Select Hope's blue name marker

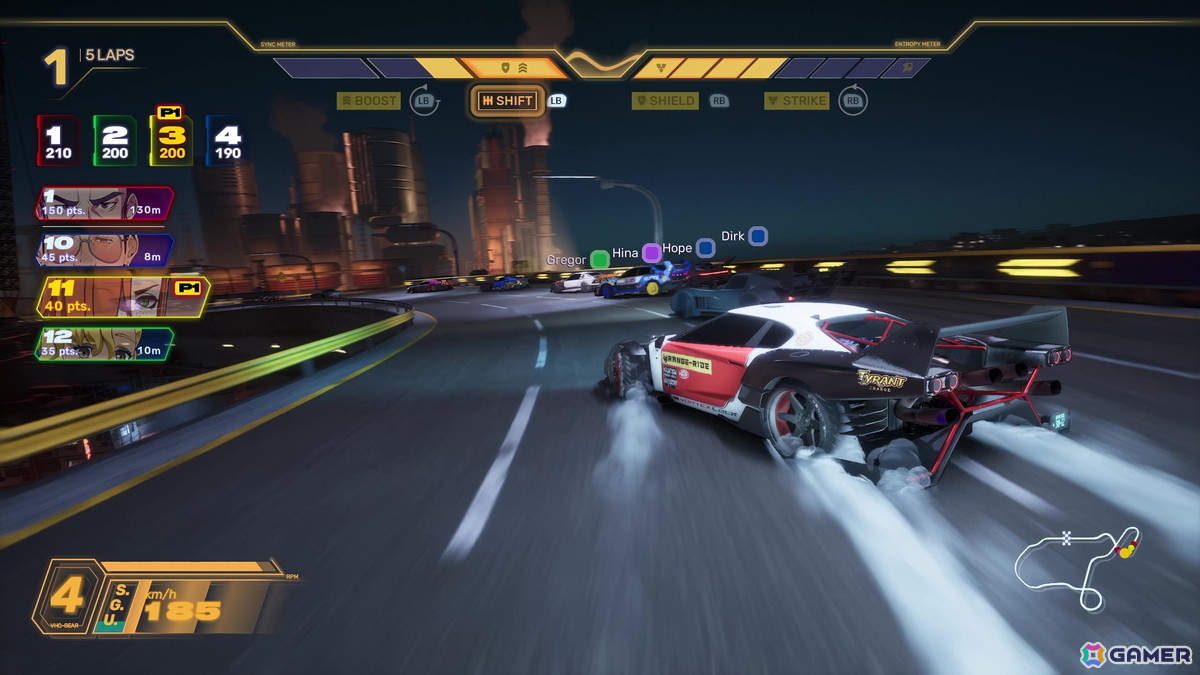(706, 248)
